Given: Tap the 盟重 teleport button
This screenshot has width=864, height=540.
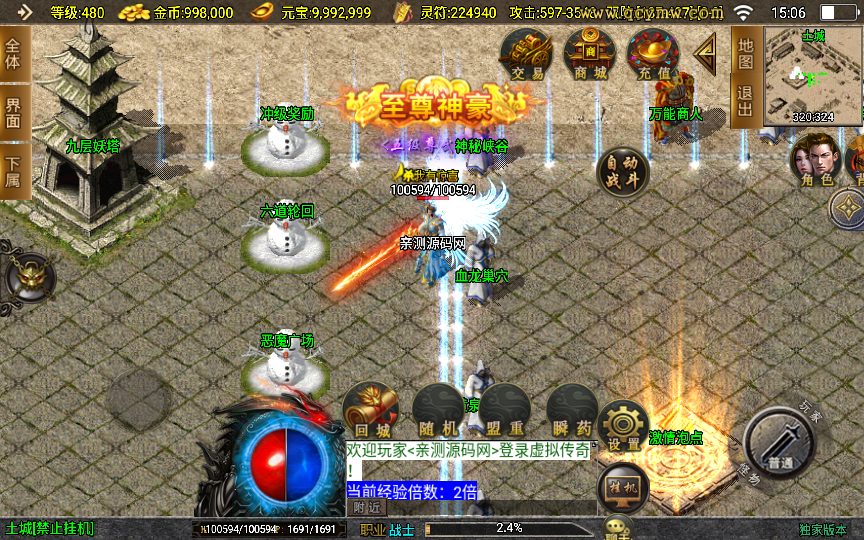Looking at the screenshot, I should coord(505,410).
